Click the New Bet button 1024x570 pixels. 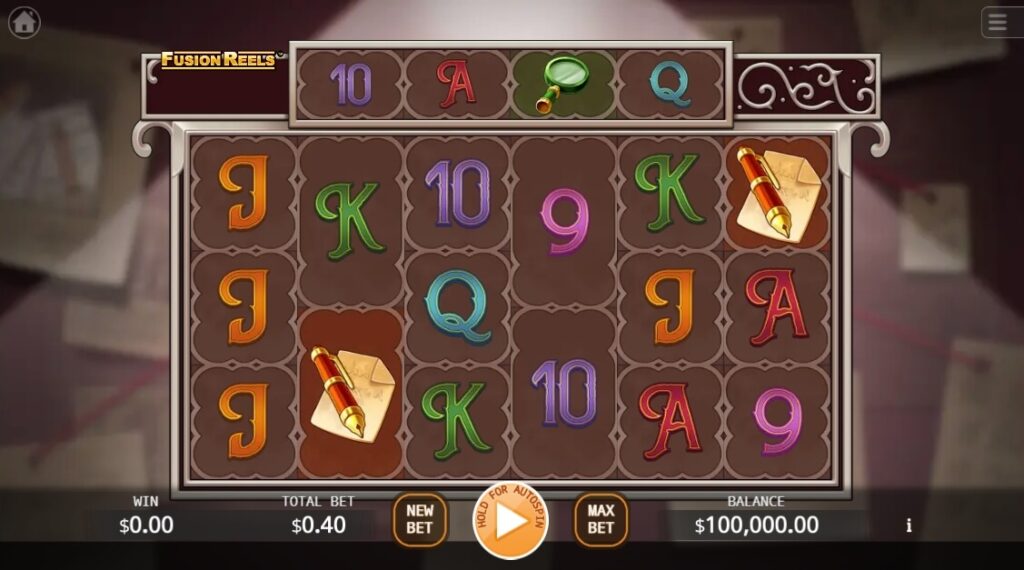420,520
